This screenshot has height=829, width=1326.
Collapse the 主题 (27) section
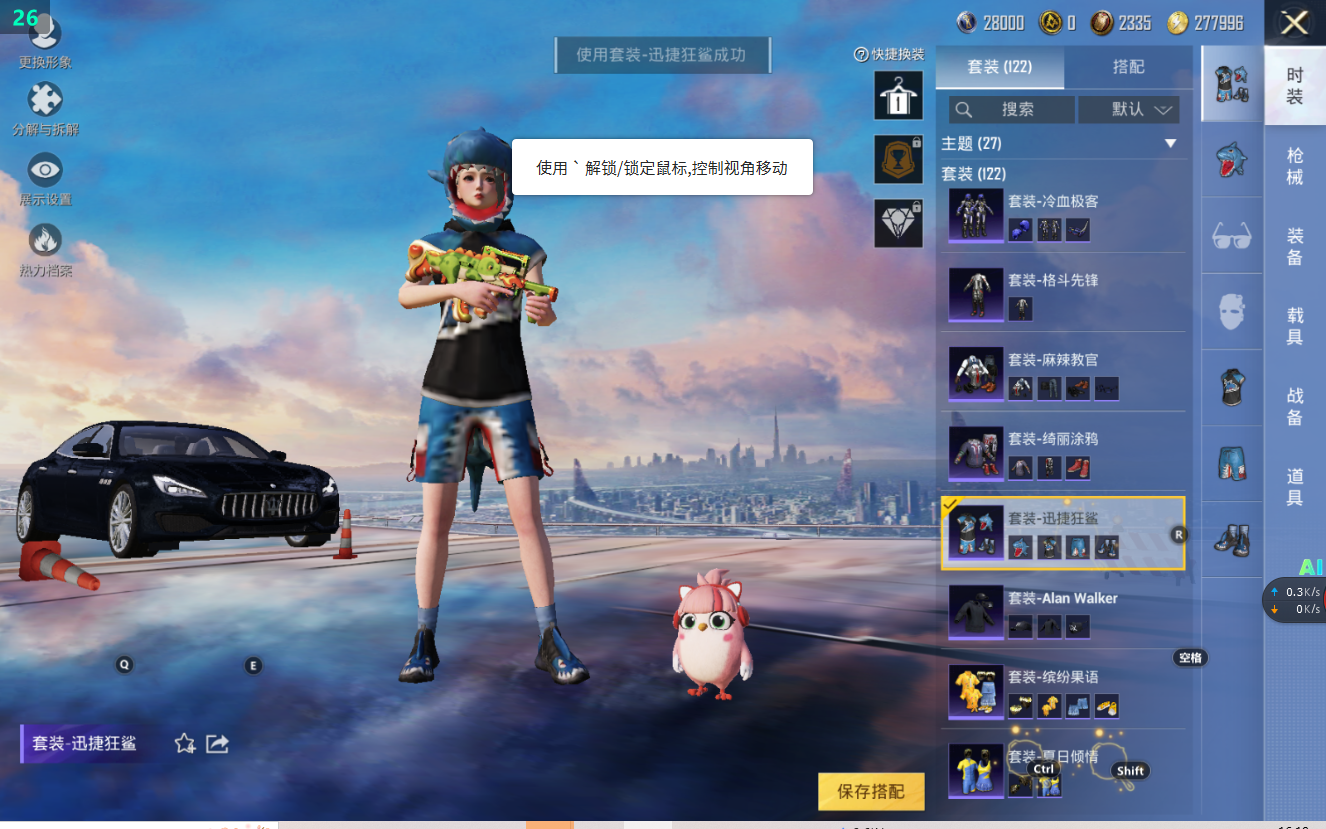(x=1170, y=144)
